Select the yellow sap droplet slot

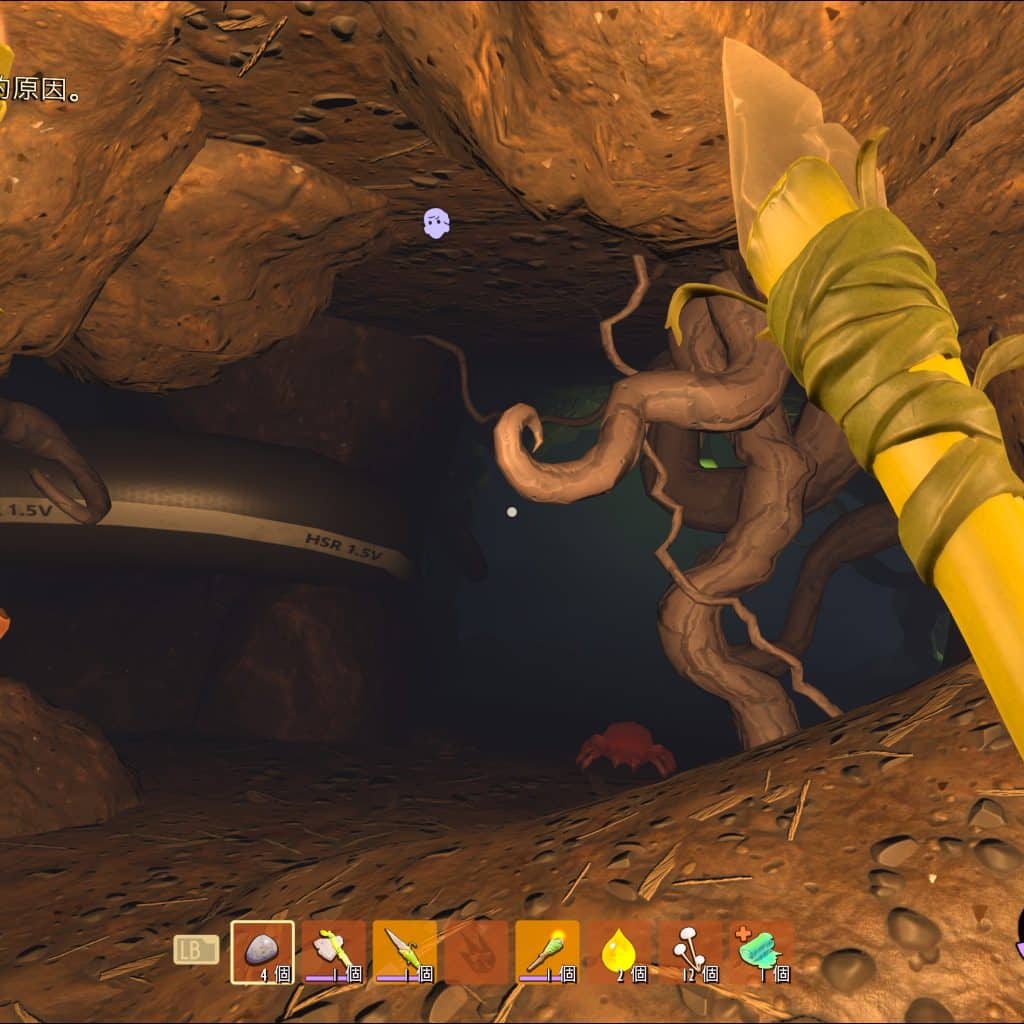tap(618, 951)
